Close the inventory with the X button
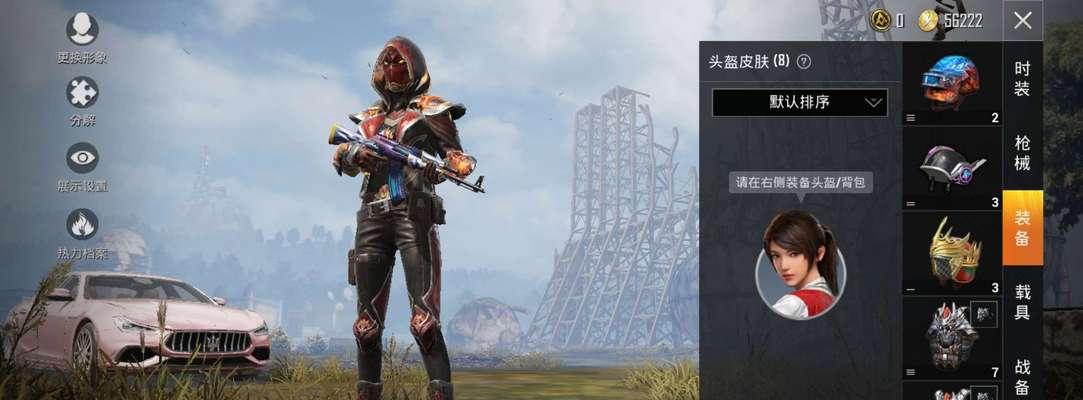This screenshot has height=400, width=1083. click(x=1022, y=20)
